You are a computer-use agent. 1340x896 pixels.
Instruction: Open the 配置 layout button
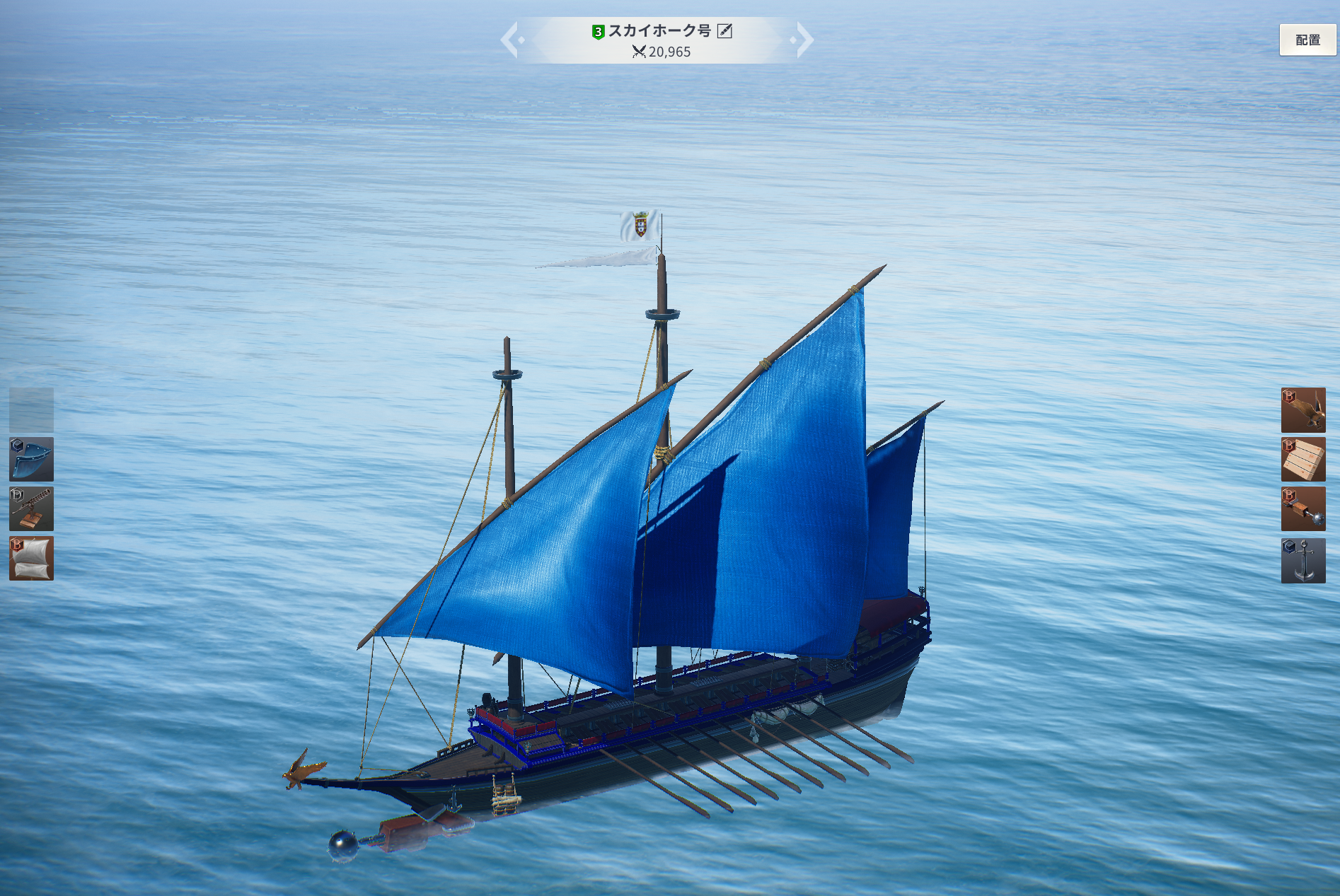point(1307,40)
